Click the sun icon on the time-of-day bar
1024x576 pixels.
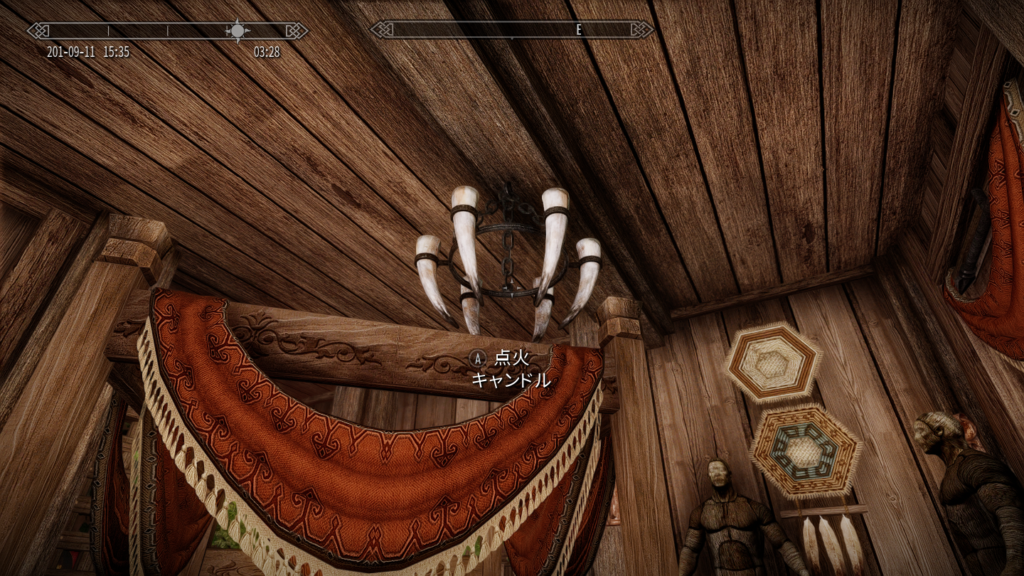(237, 30)
